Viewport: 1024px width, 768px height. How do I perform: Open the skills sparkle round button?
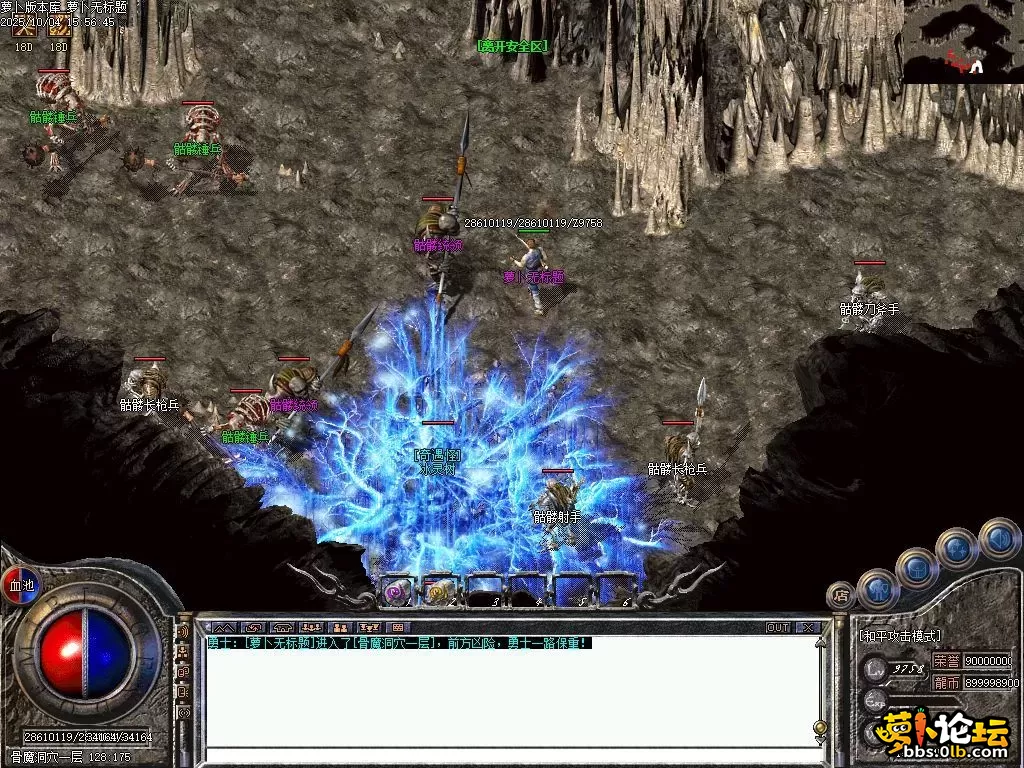point(957,548)
